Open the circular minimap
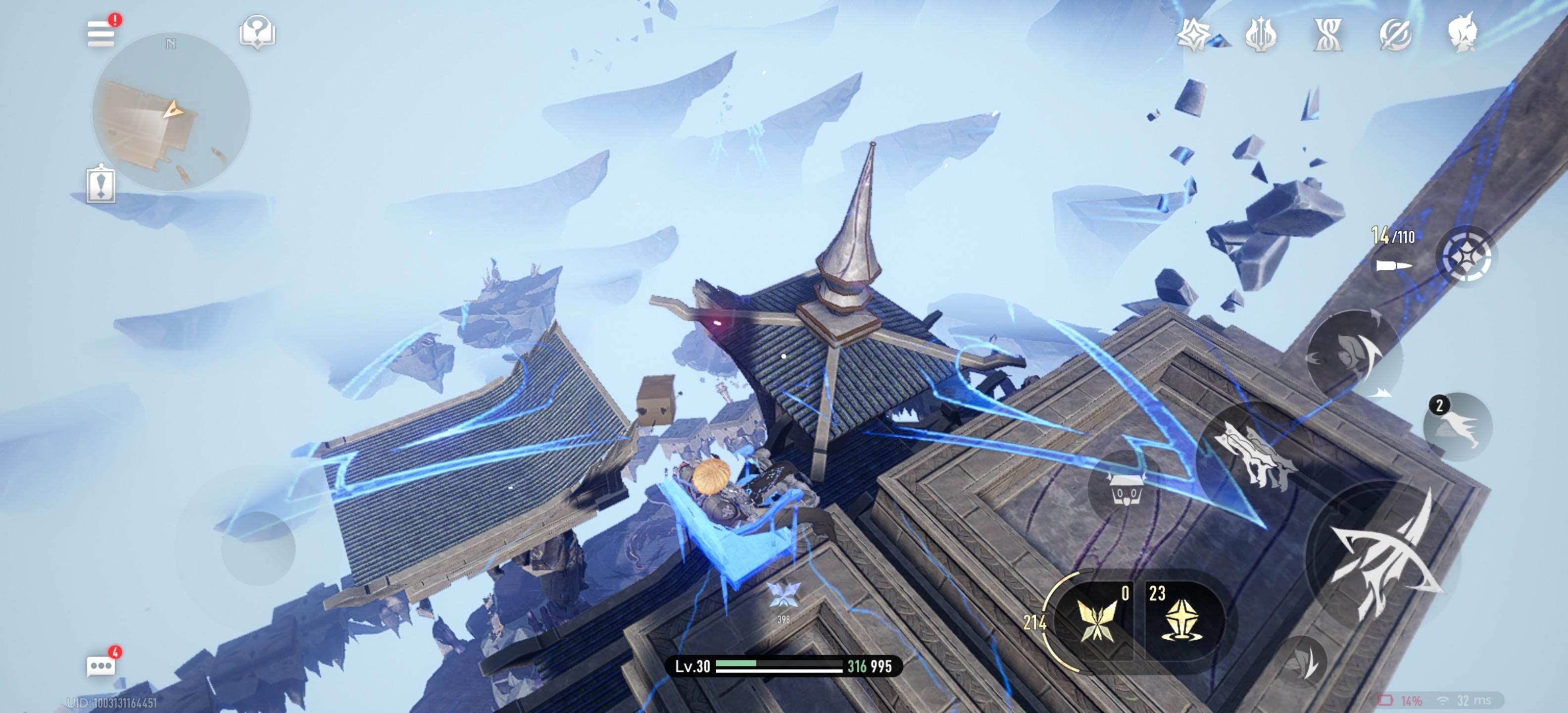Image resolution: width=1568 pixels, height=713 pixels. (x=170, y=112)
